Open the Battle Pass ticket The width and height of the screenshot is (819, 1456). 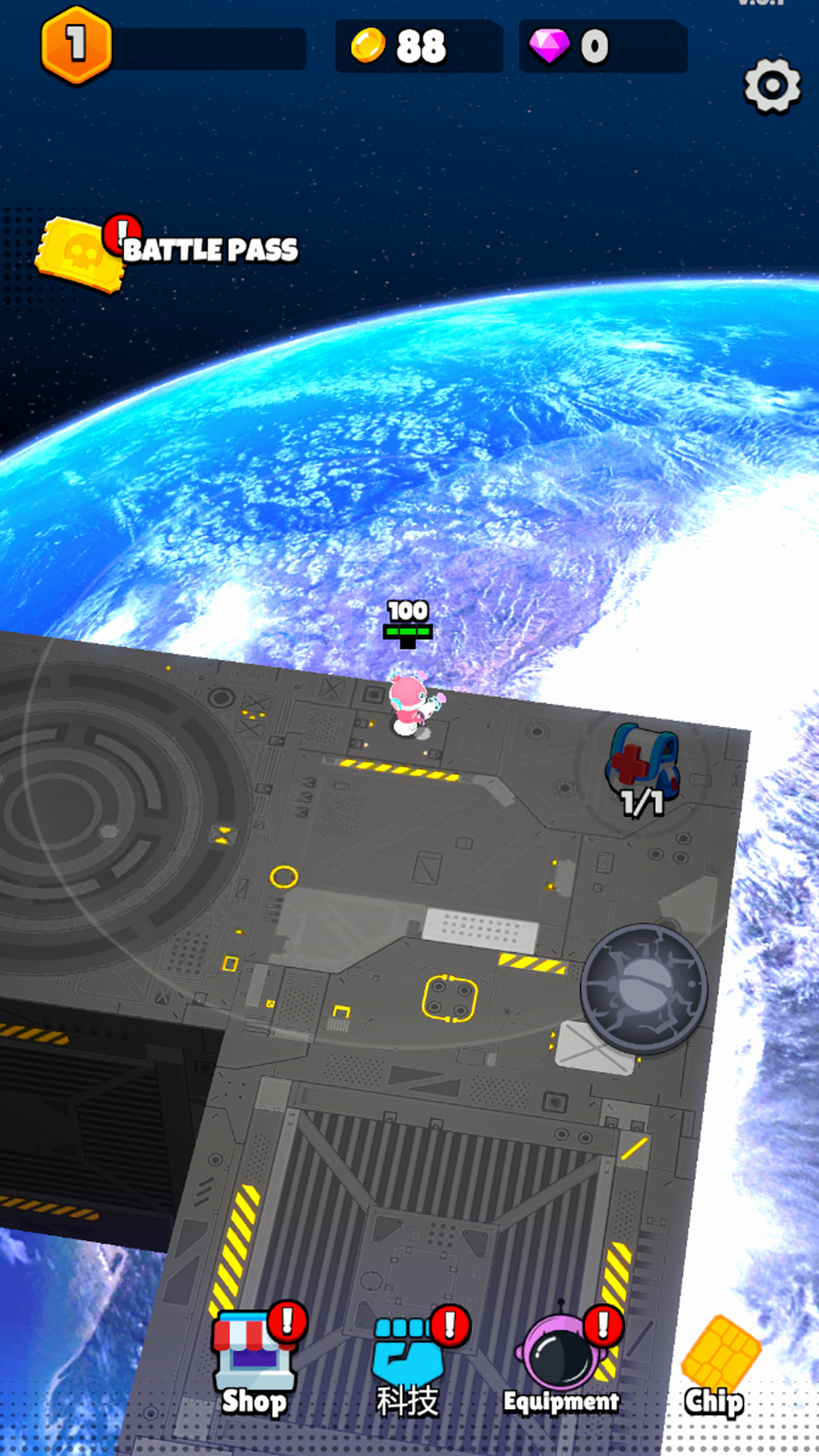coord(81,254)
